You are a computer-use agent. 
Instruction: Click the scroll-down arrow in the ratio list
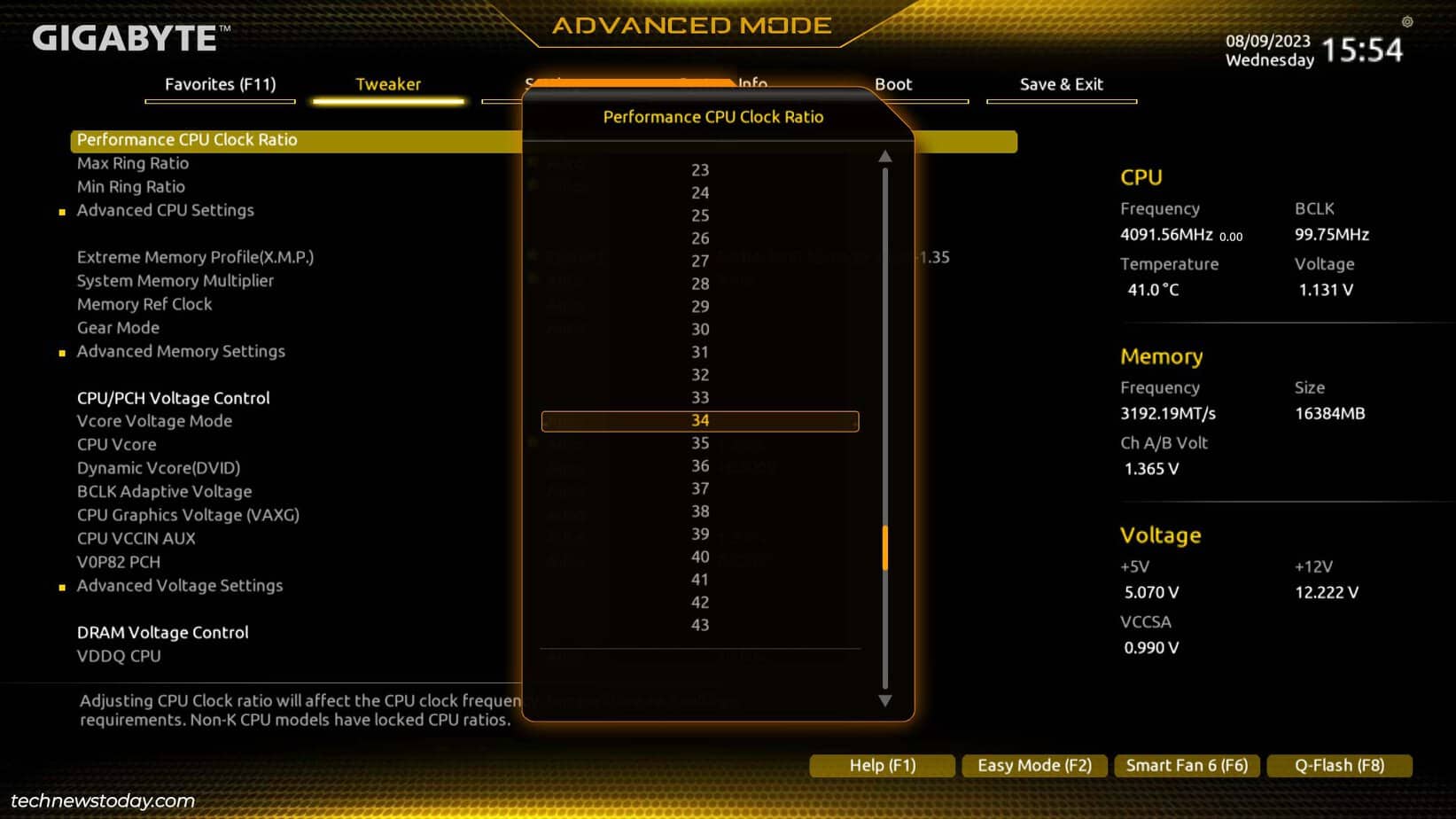(884, 702)
